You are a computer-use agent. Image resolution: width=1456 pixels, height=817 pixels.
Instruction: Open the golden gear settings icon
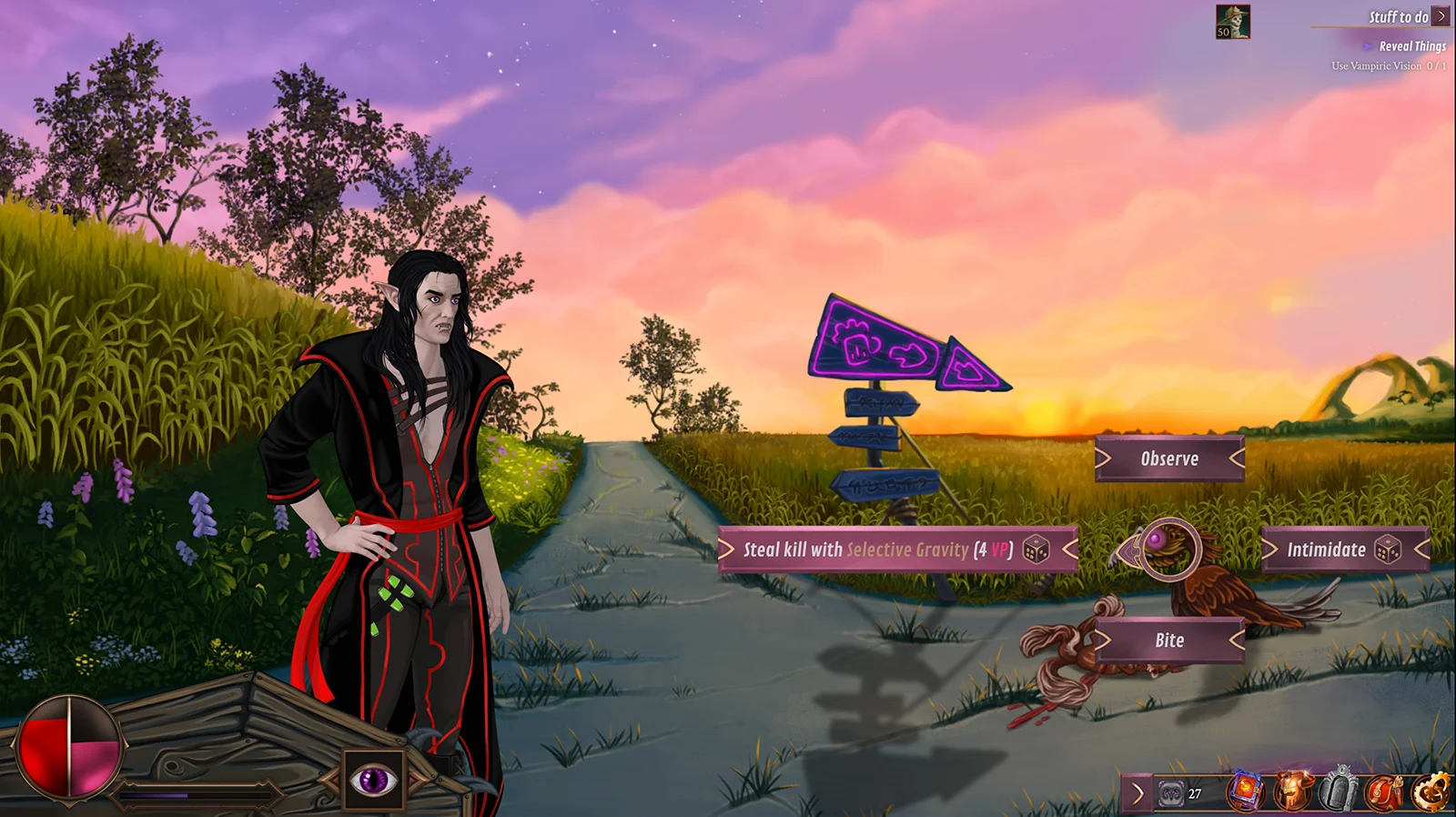pos(1431,792)
